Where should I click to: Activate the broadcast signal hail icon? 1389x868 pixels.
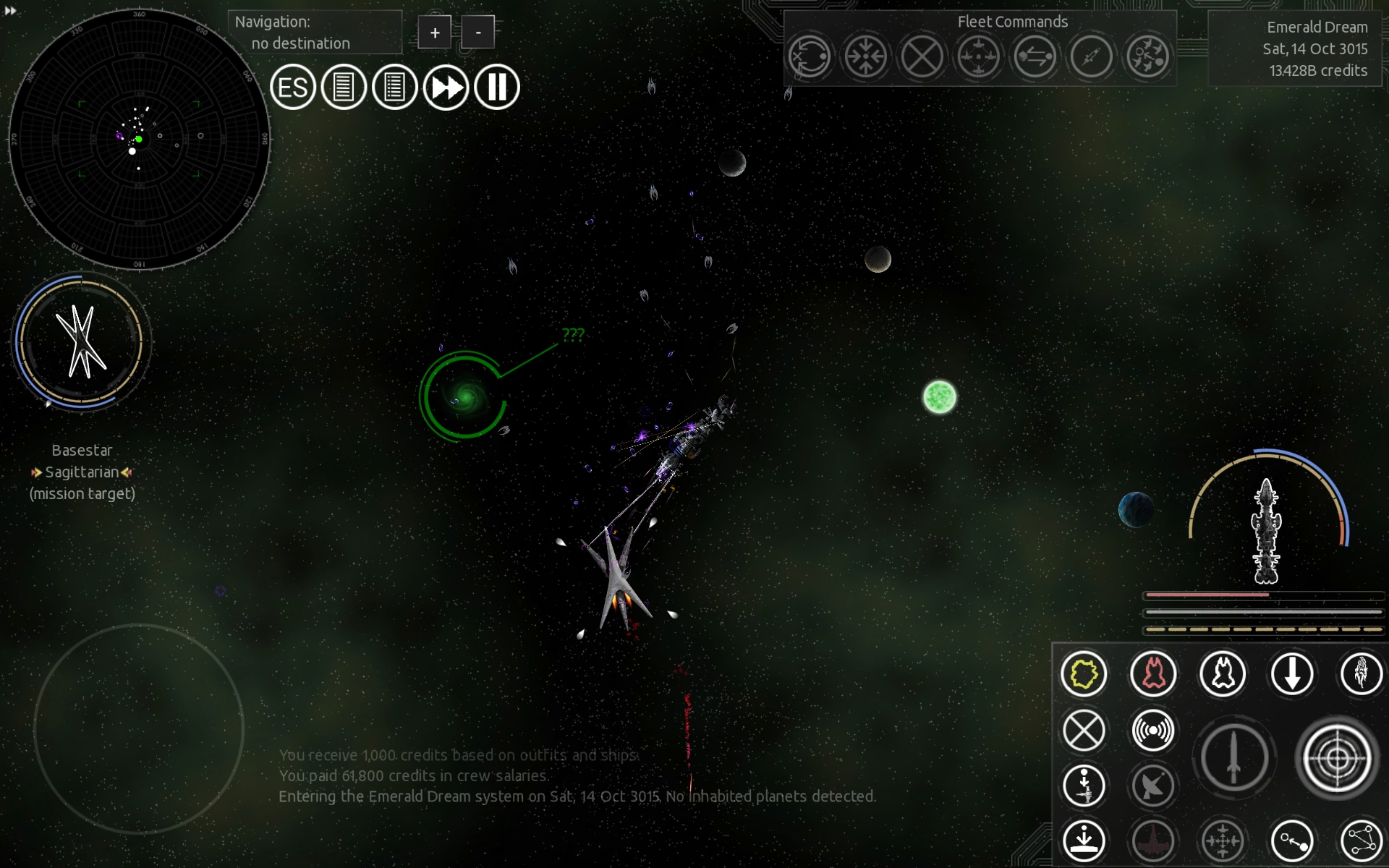click(1153, 731)
